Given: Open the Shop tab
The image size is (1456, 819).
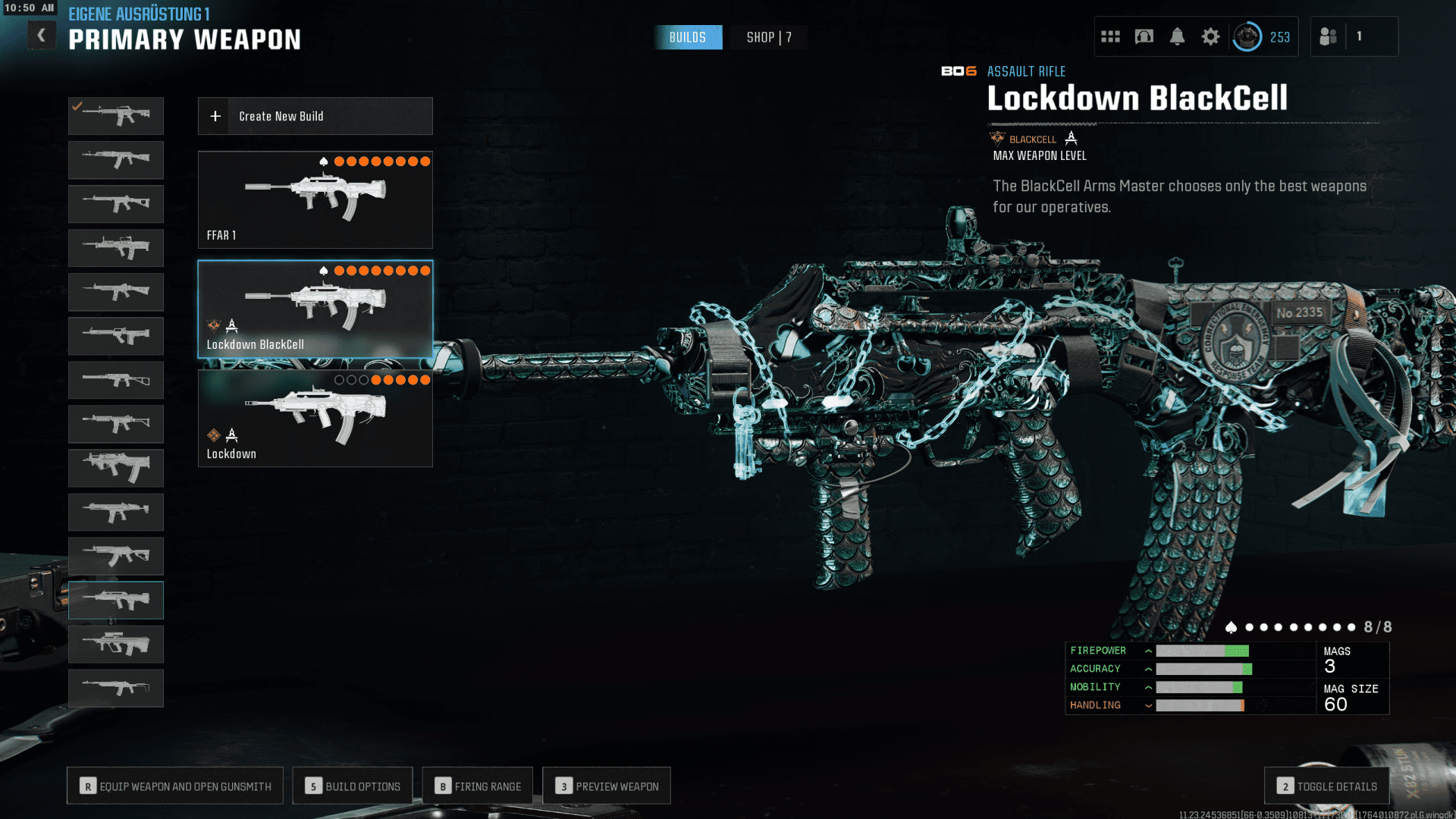Looking at the screenshot, I should click(x=768, y=37).
